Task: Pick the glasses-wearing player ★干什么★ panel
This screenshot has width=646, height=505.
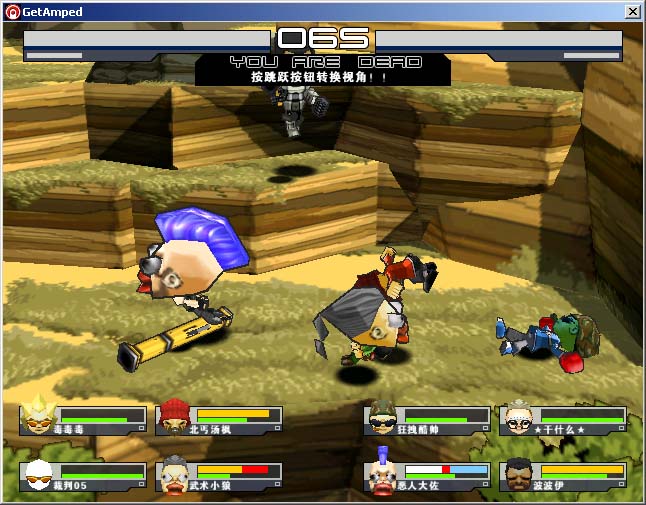Action: [563, 420]
